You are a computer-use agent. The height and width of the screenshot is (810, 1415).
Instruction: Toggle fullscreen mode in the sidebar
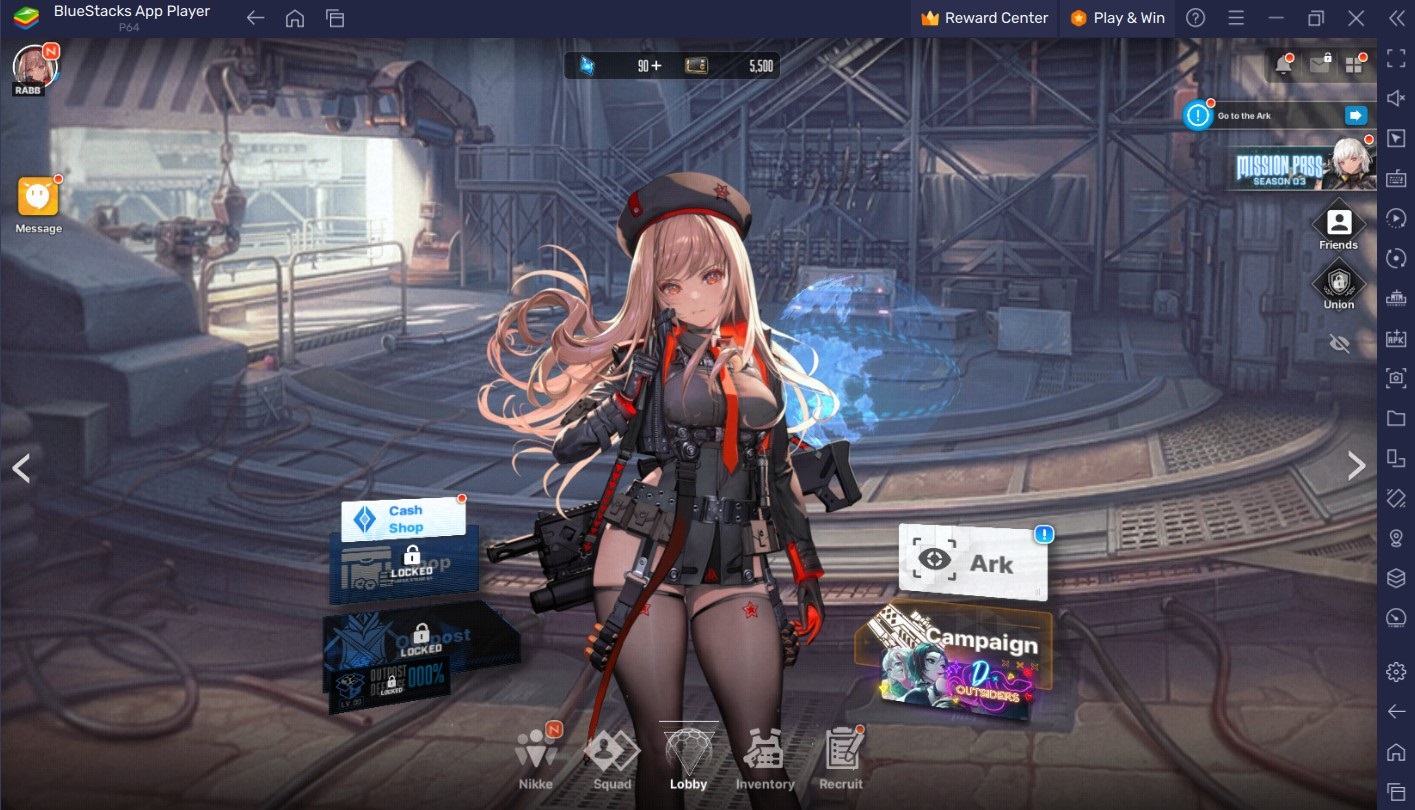pos(1394,57)
